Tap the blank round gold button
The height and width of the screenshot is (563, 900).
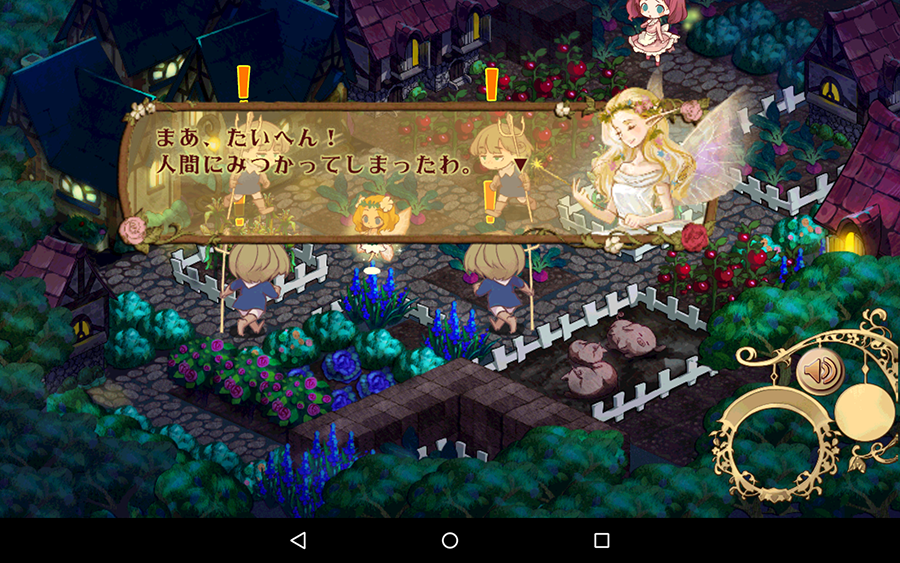866,410
